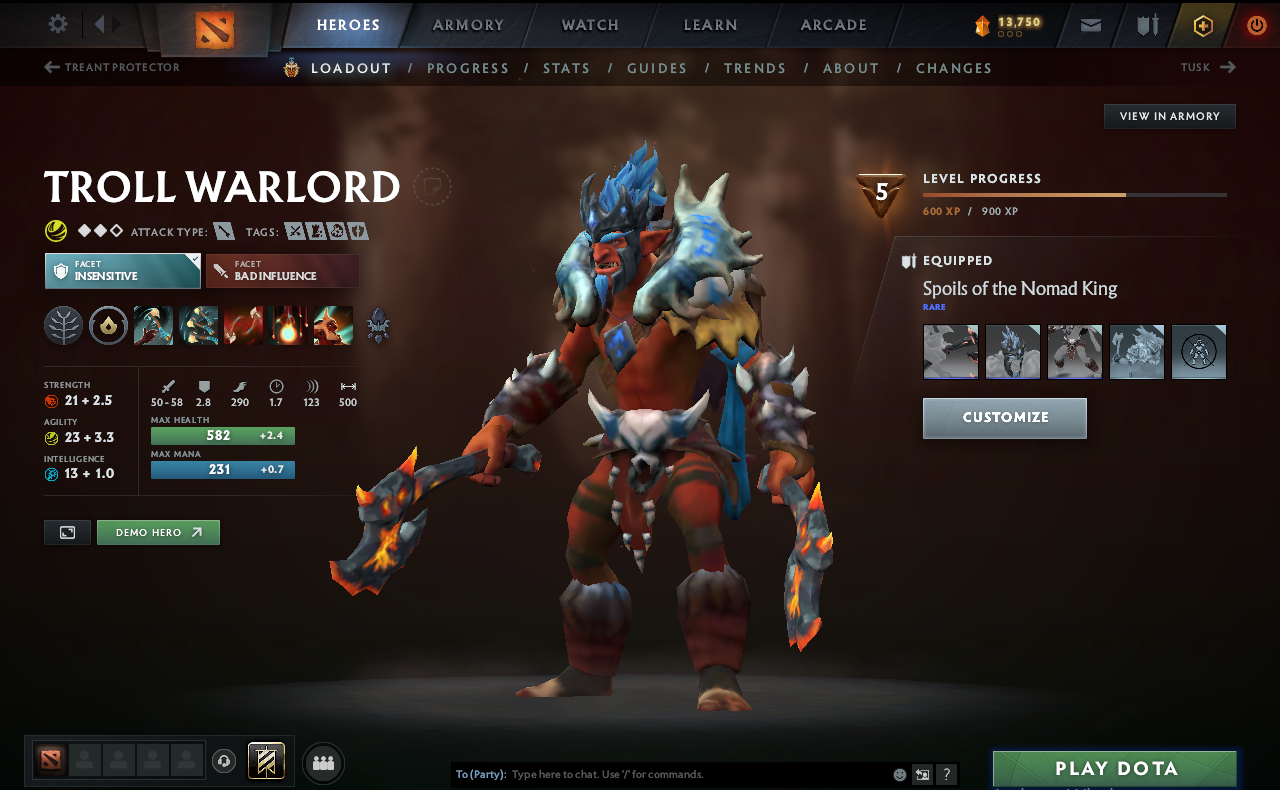Image resolution: width=1280 pixels, height=790 pixels.
Task: Click the power/logout icon top right
Action: [x=1256, y=25]
